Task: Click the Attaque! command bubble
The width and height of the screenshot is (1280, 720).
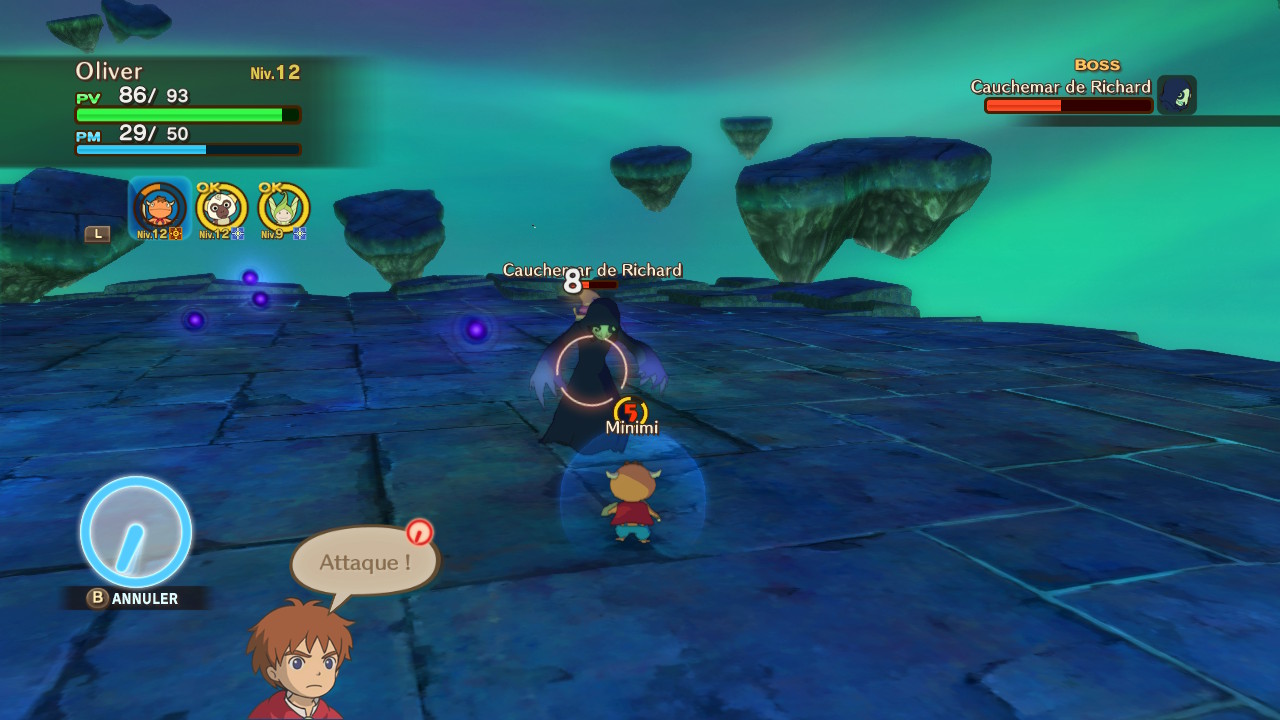Action: [x=365, y=562]
